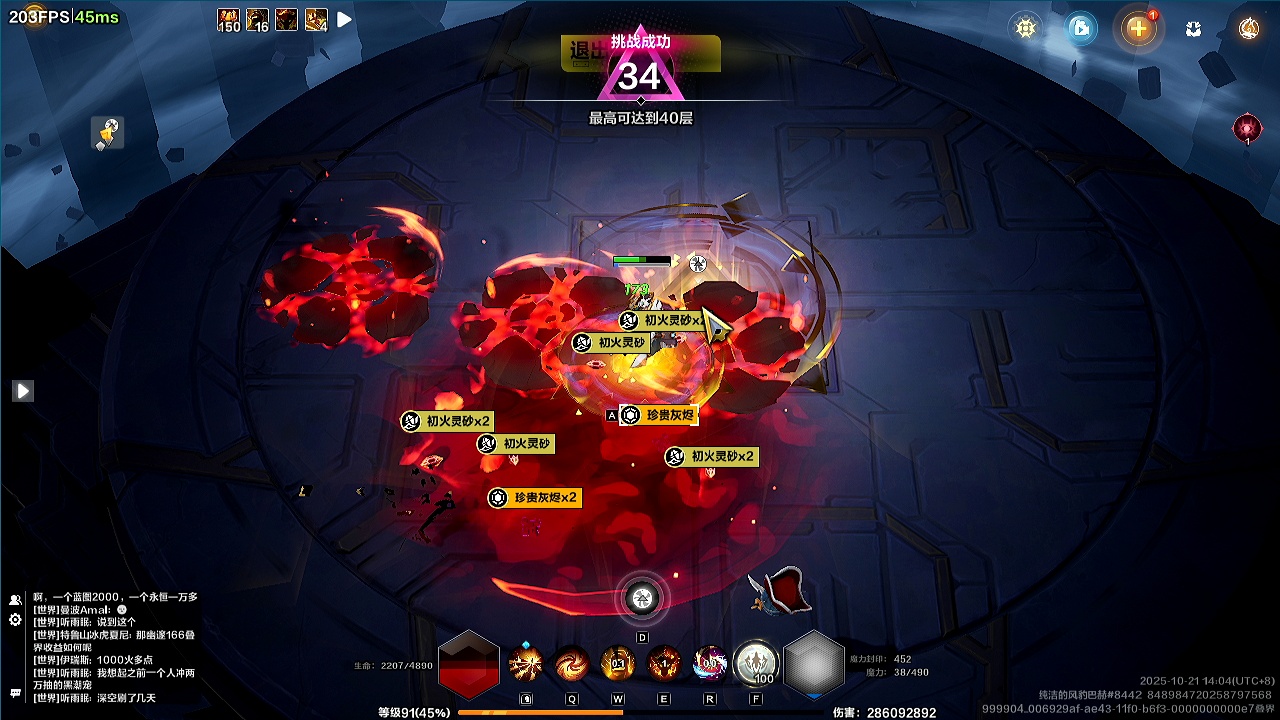The width and height of the screenshot is (1280, 720).
Task: Click the loot pickup filter icon
Action: click(107, 132)
